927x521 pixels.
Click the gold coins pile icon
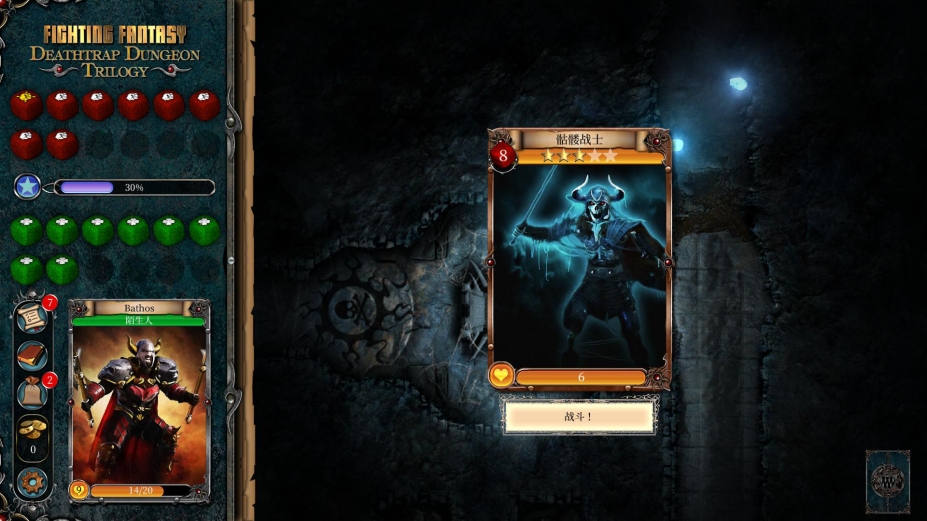click(x=32, y=427)
